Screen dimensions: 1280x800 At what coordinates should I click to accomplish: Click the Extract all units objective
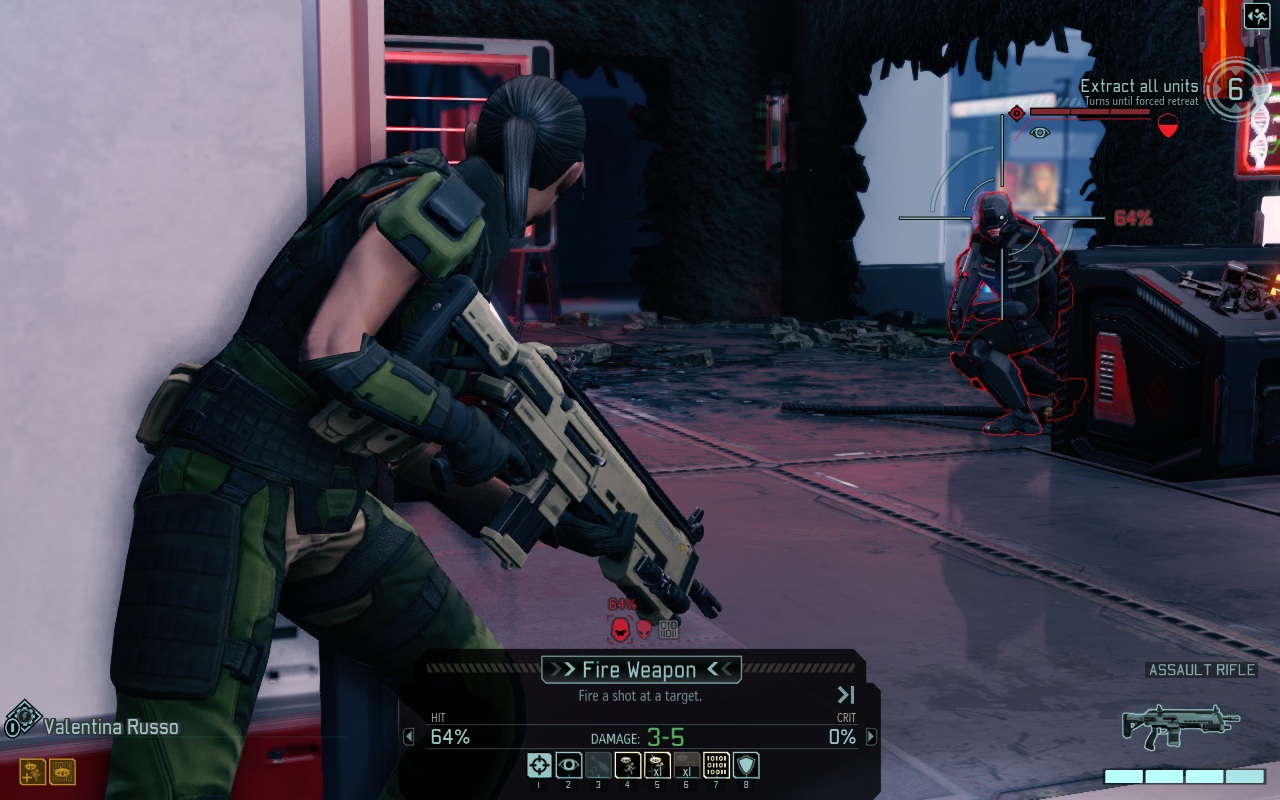[1139, 87]
